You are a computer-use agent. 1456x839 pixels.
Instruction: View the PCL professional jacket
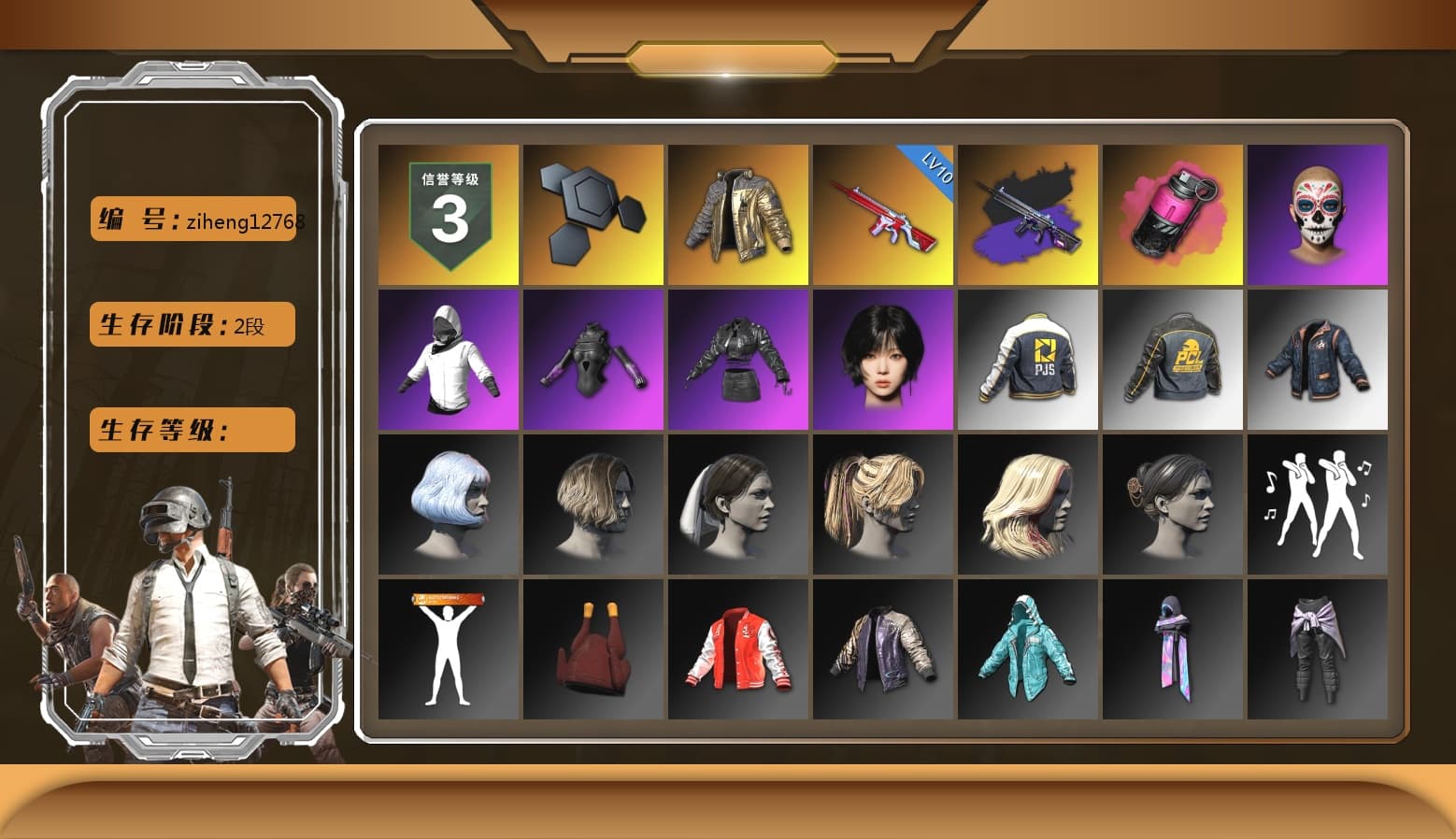coord(1173,358)
